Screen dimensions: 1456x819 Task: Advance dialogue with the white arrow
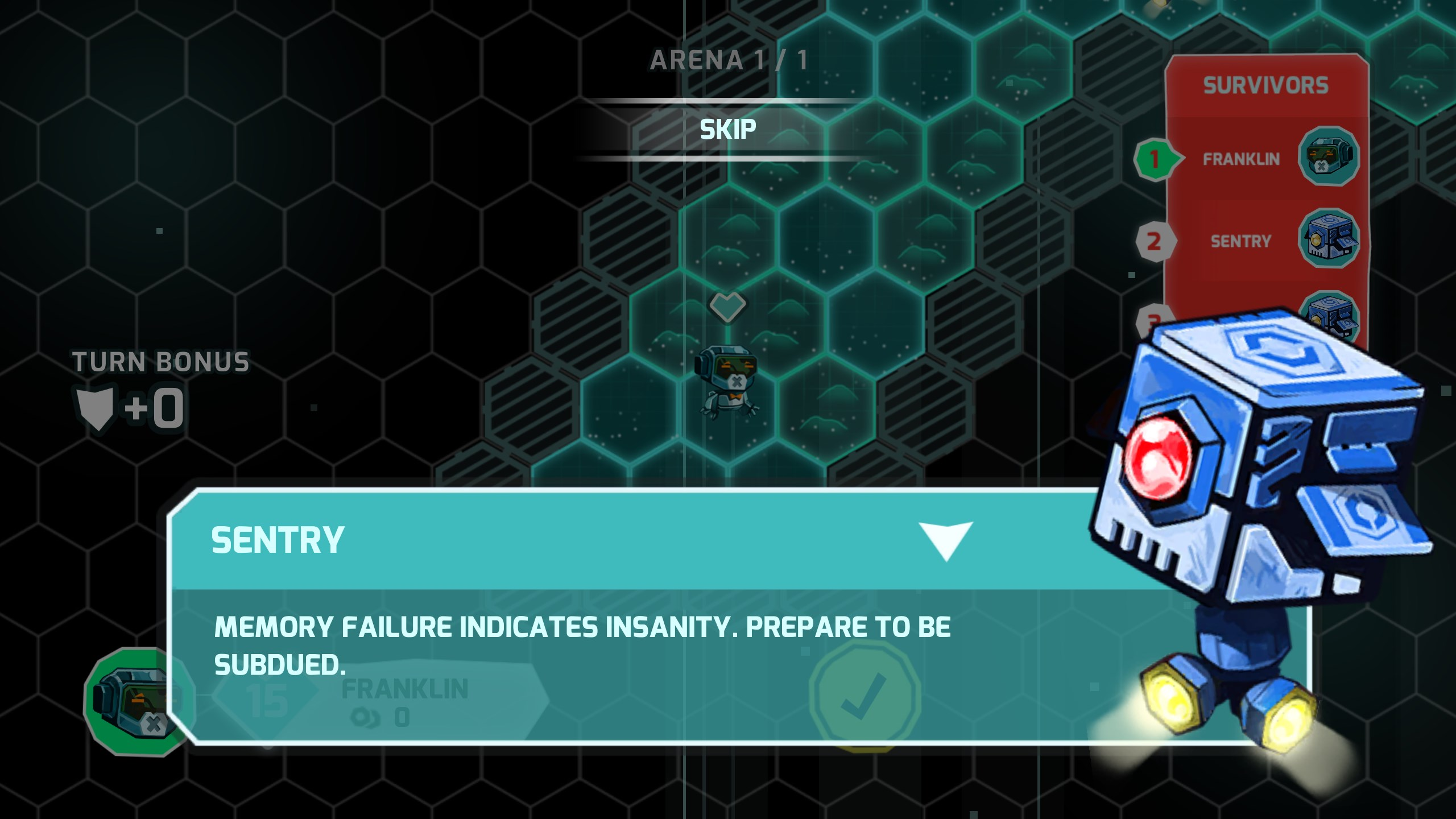945,540
